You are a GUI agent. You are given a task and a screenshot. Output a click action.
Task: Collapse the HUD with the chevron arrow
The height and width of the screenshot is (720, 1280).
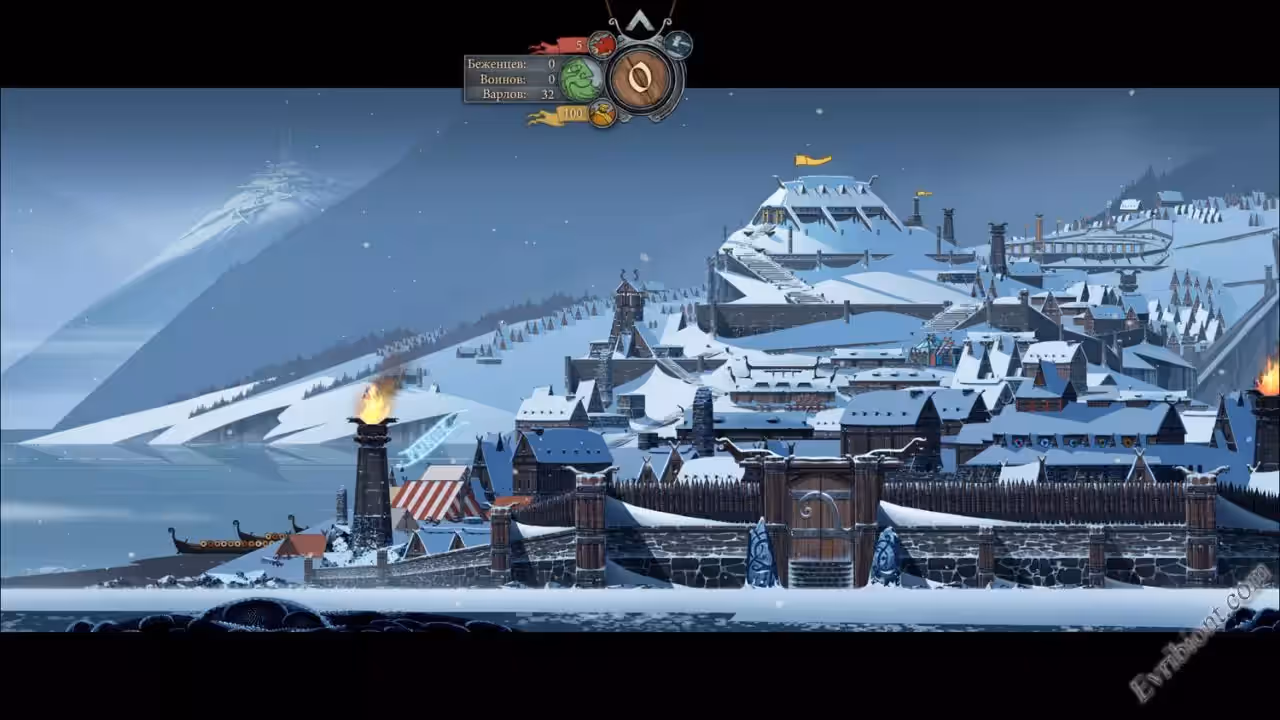640,22
